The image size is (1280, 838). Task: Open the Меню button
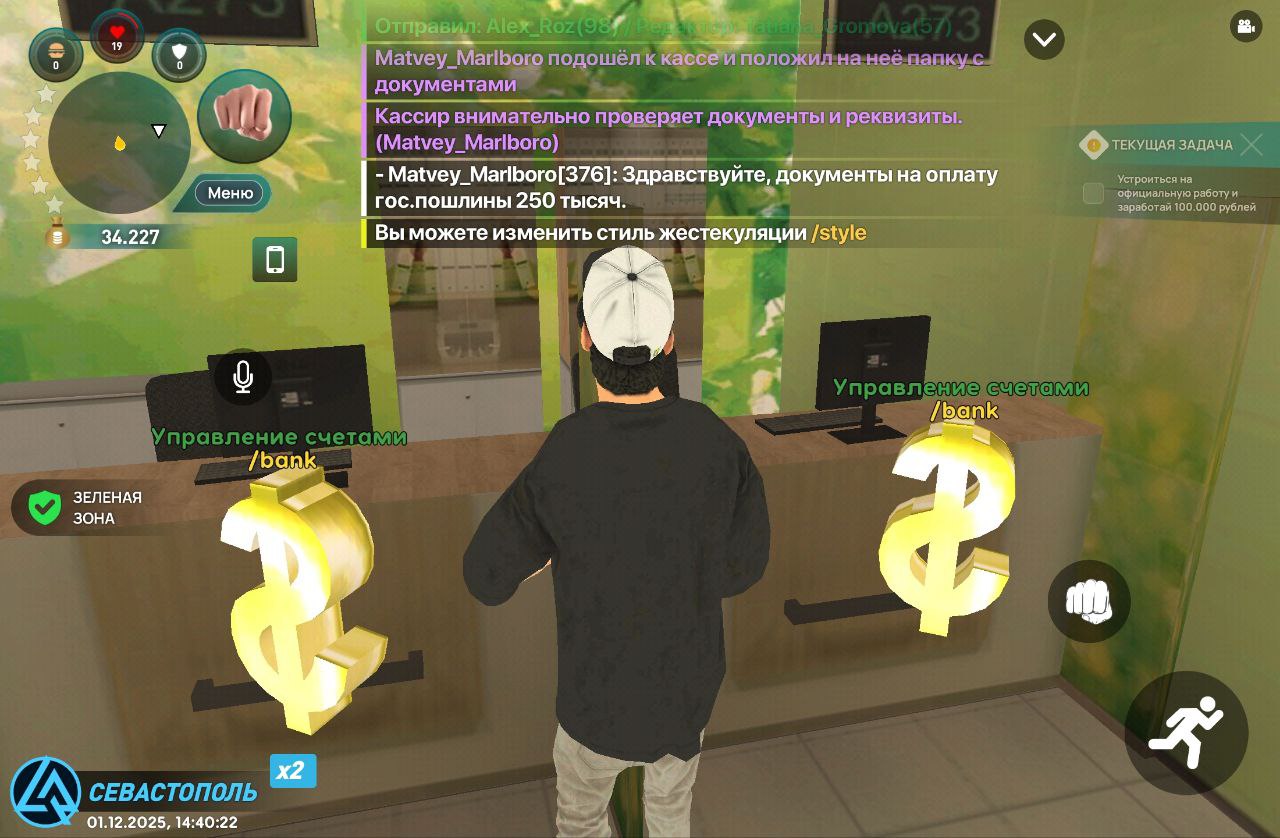click(x=229, y=193)
